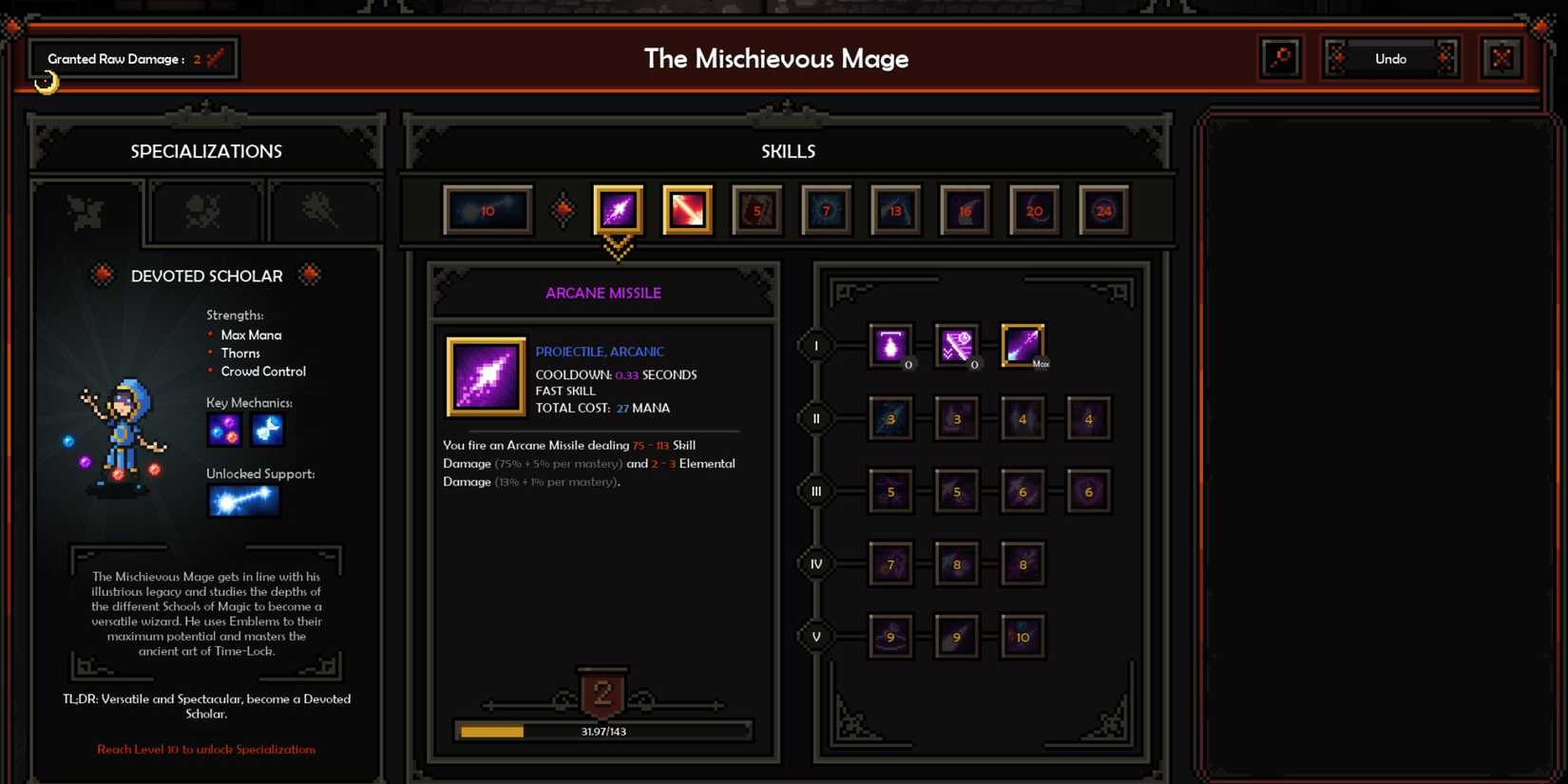Select the red beam skill beside Arcane Missile
The width and height of the screenshot is (1568, 784).
click(x=687, y=210)
